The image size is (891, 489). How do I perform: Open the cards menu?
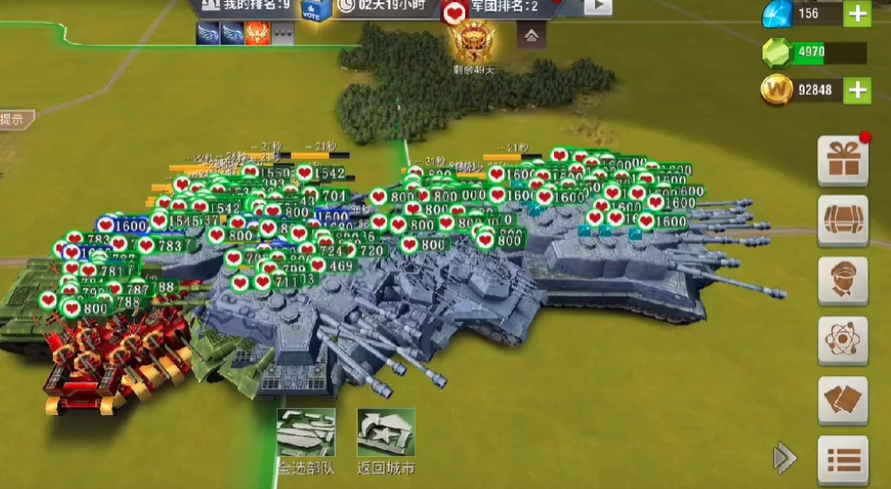point(842,400)
